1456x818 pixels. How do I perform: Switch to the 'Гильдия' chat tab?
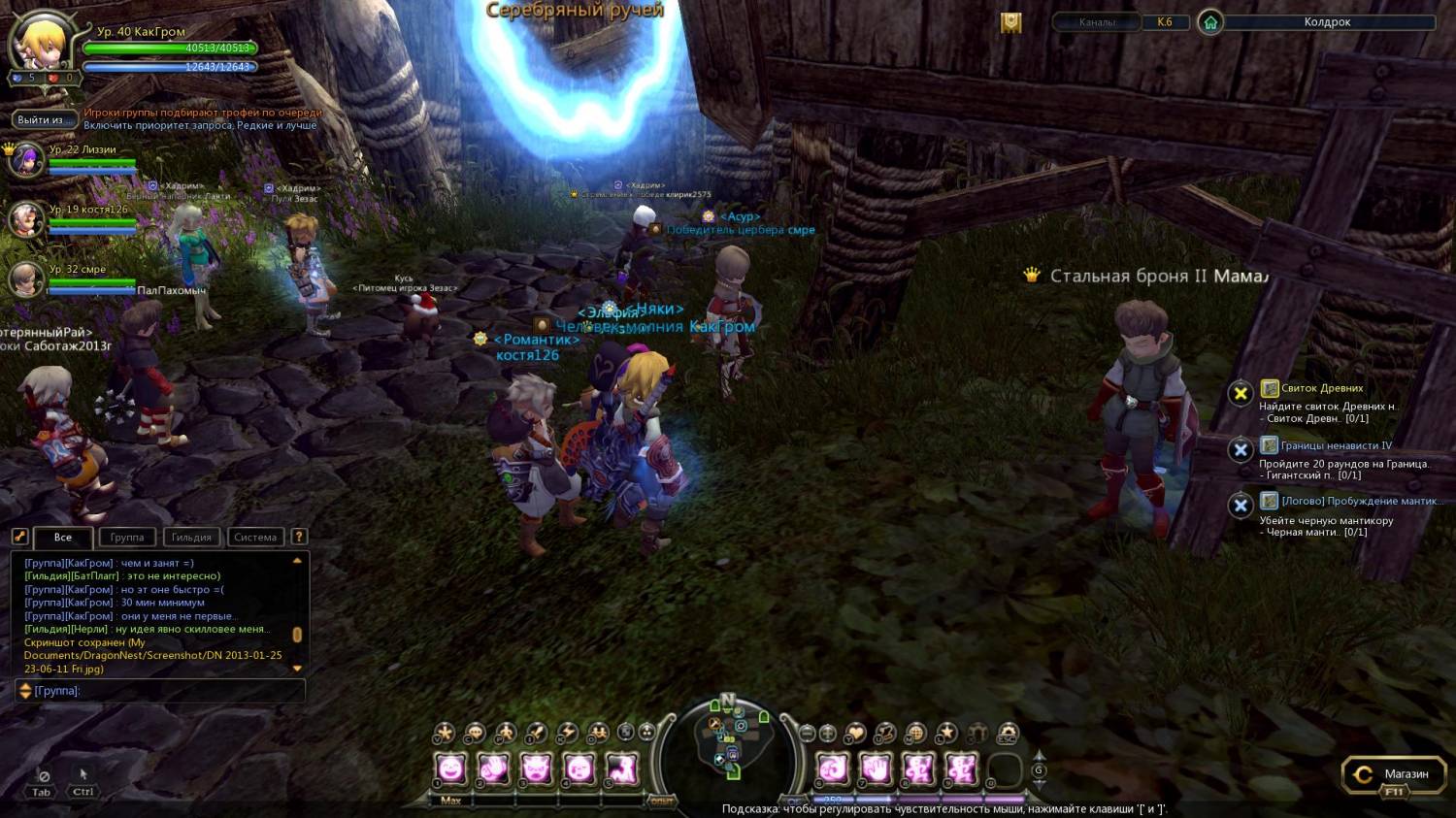[x=191, y=537]
